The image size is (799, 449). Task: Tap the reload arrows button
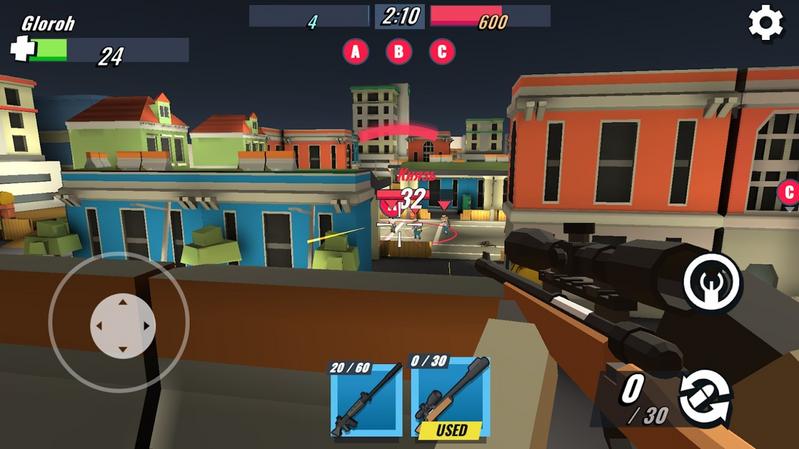pyautogui.click(x=705, y=397)
